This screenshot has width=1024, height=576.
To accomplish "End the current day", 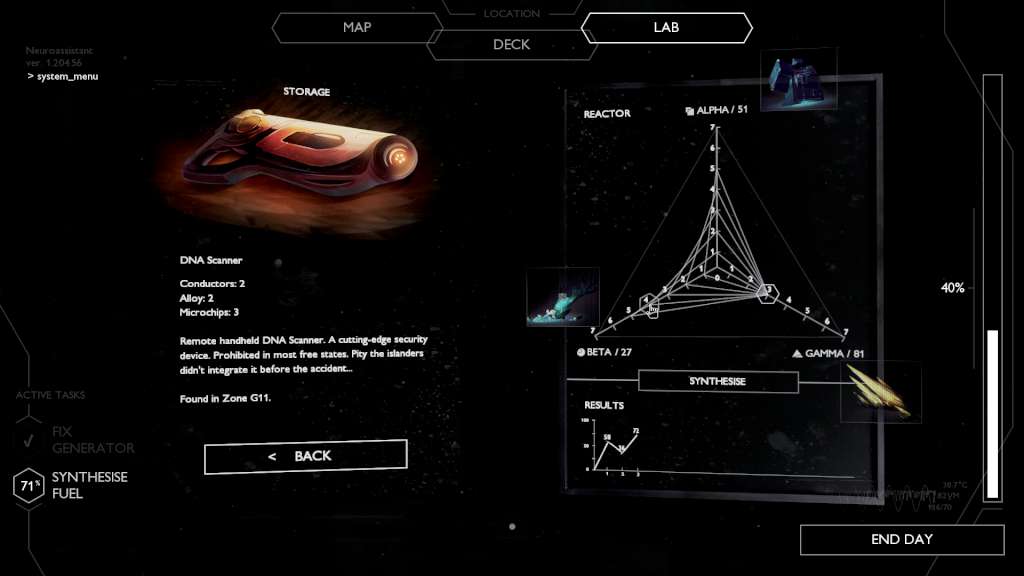I will [x=901, y=539].
